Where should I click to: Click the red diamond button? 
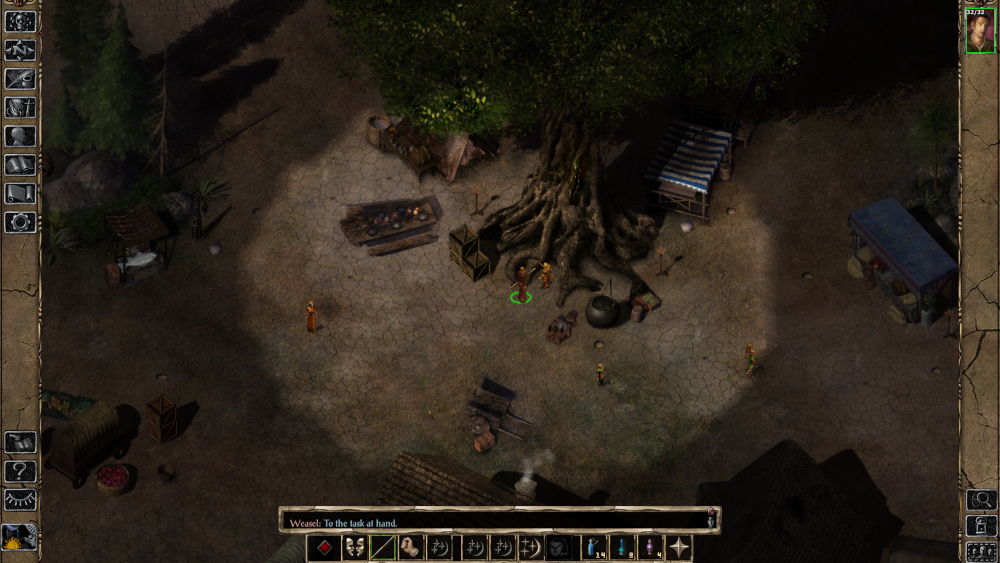324,548
